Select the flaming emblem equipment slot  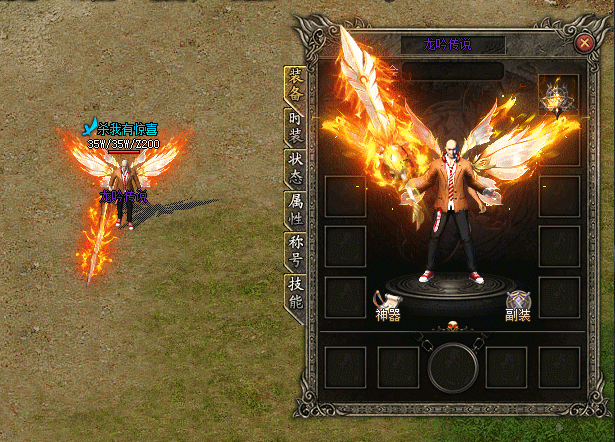[x=558, y=95]
